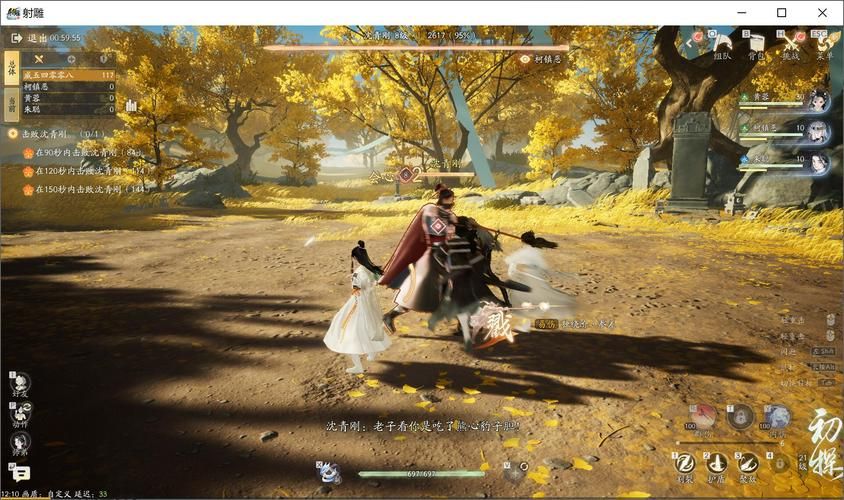The width and height of the screenshot is (844, 500).
Task: Select the crossed swords damage column
Action: click(39, 60)
